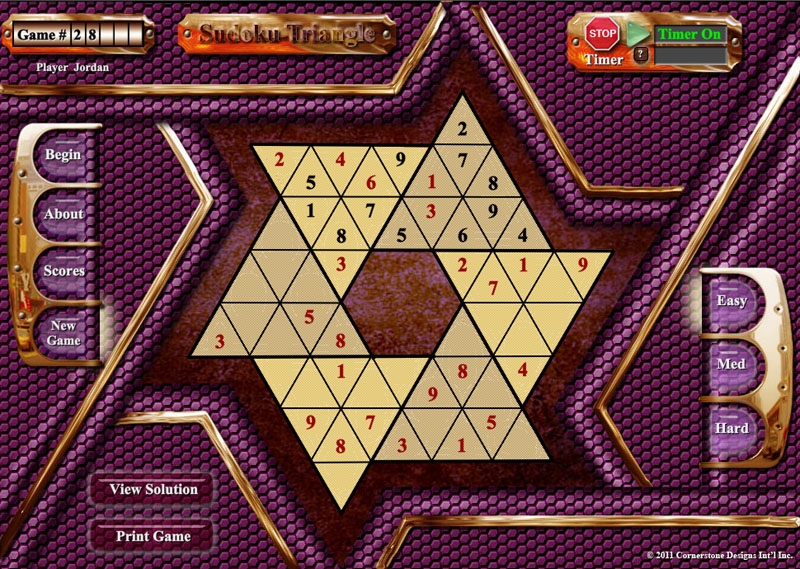Stop the timer with the STOP sign
800x569 pixels.
coord(602,34)
